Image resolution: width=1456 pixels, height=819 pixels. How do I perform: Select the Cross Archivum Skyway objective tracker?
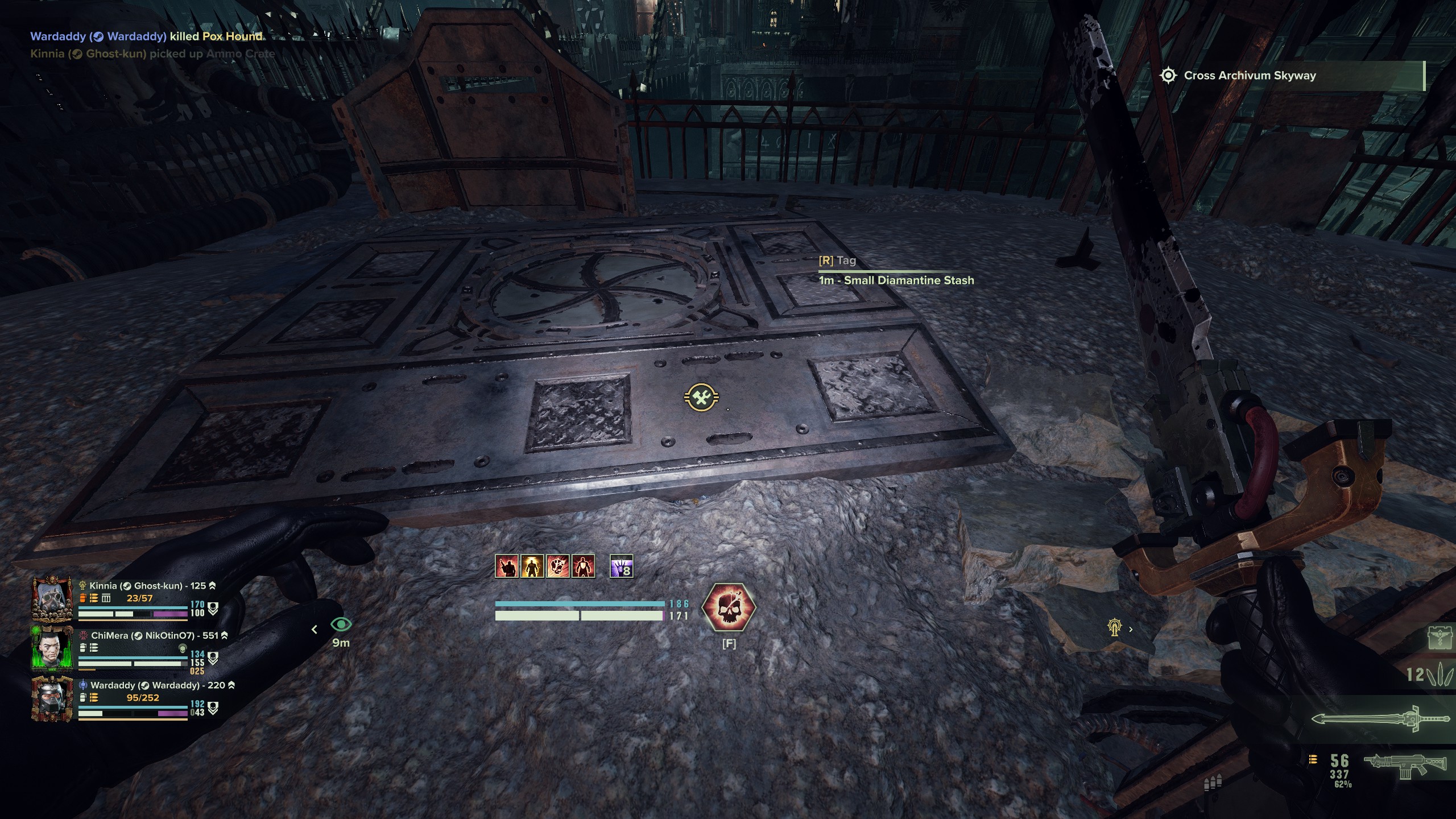(1249, 76)
